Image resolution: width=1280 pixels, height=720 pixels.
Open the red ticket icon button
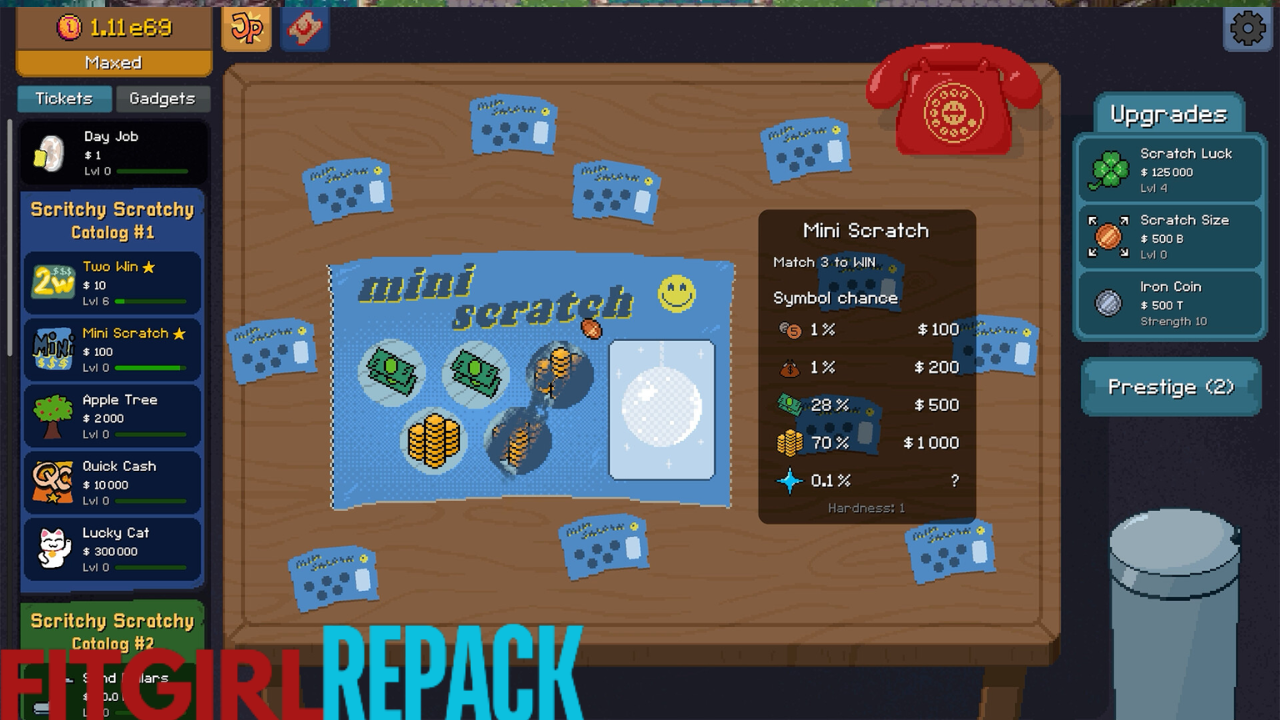(x=305, y=28)
